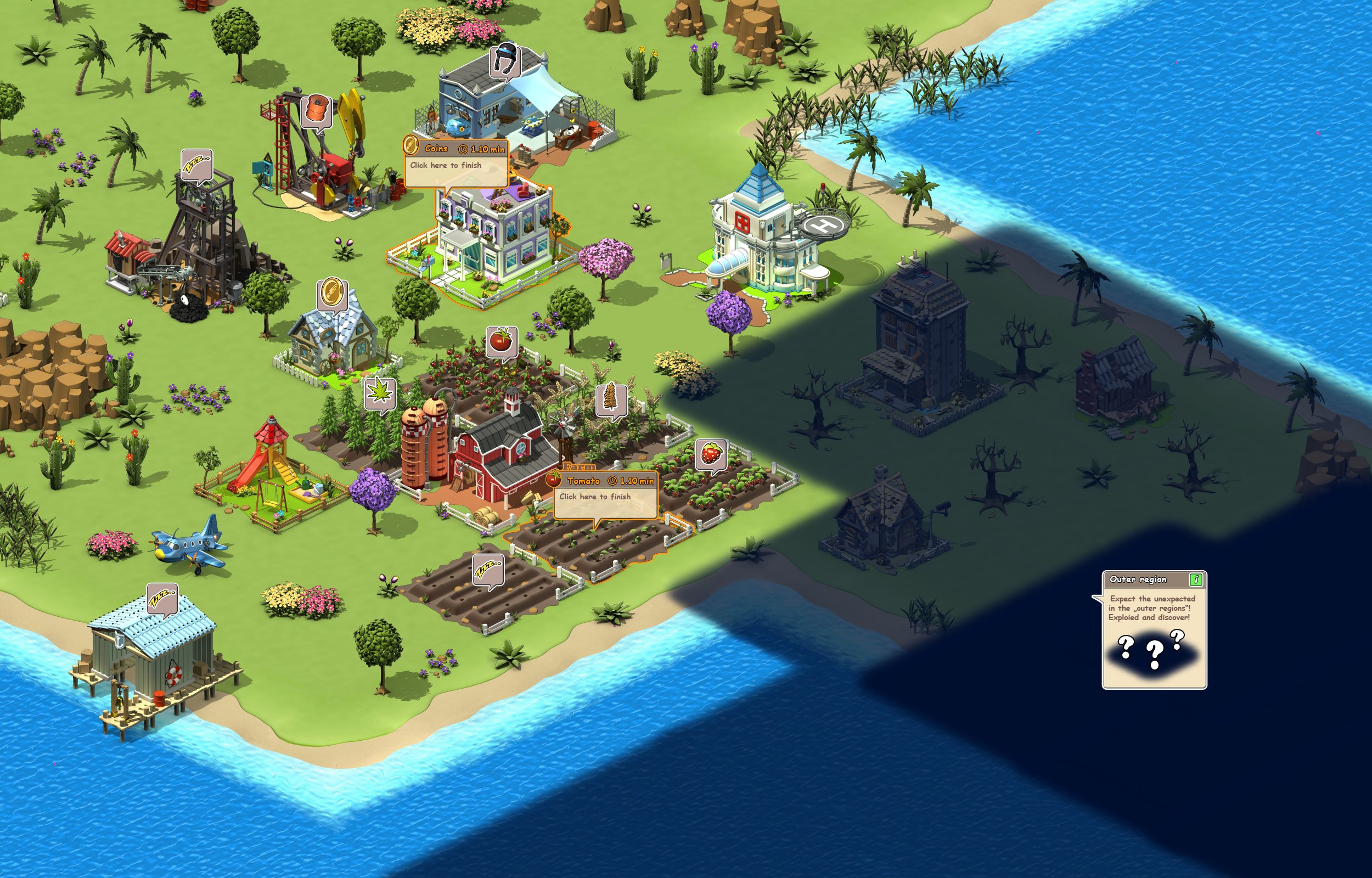Click here to finish the Coins production

pyautogui.click(x=446, y=165)
